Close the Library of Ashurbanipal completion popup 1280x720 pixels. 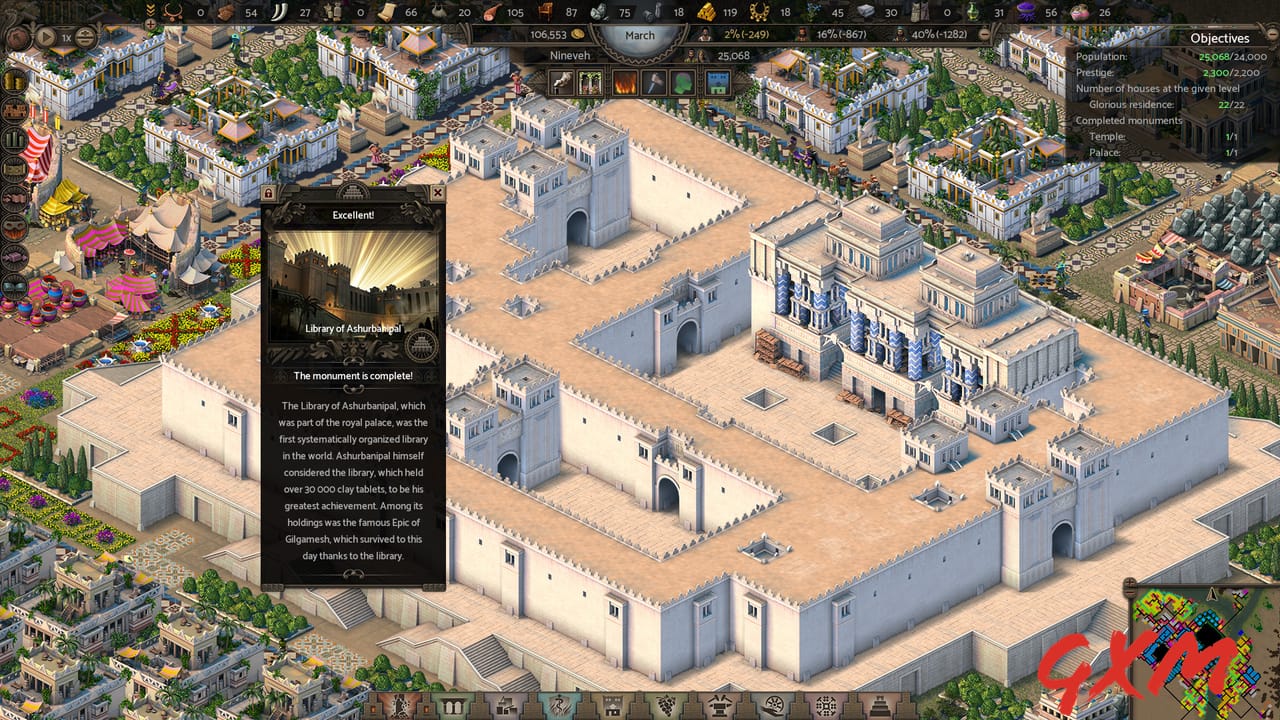[438, 193]
